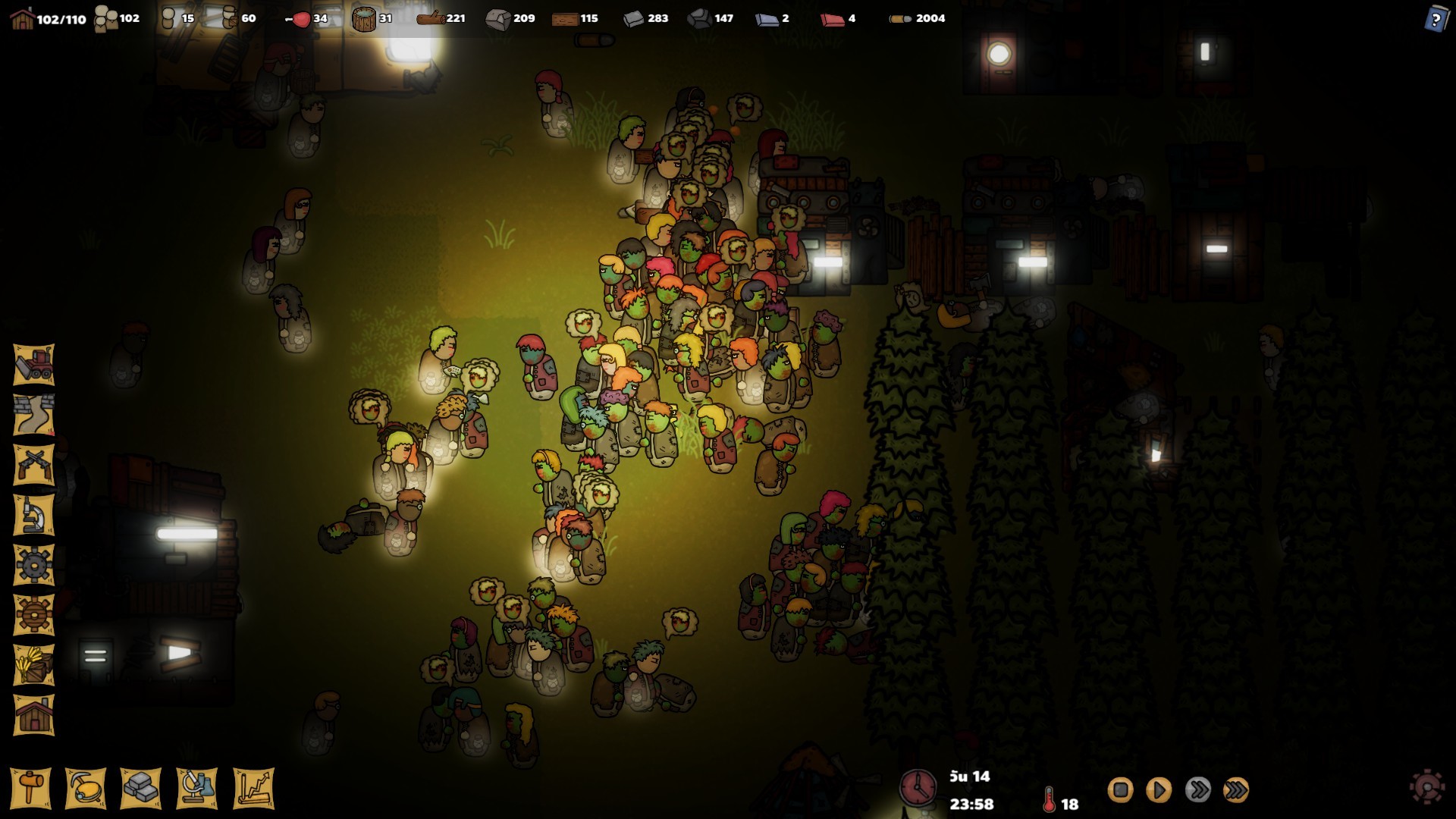This screenshot has width=1456, height=819.
Task: Open the bulldozer demolition tool
Action: pos(34,365)
